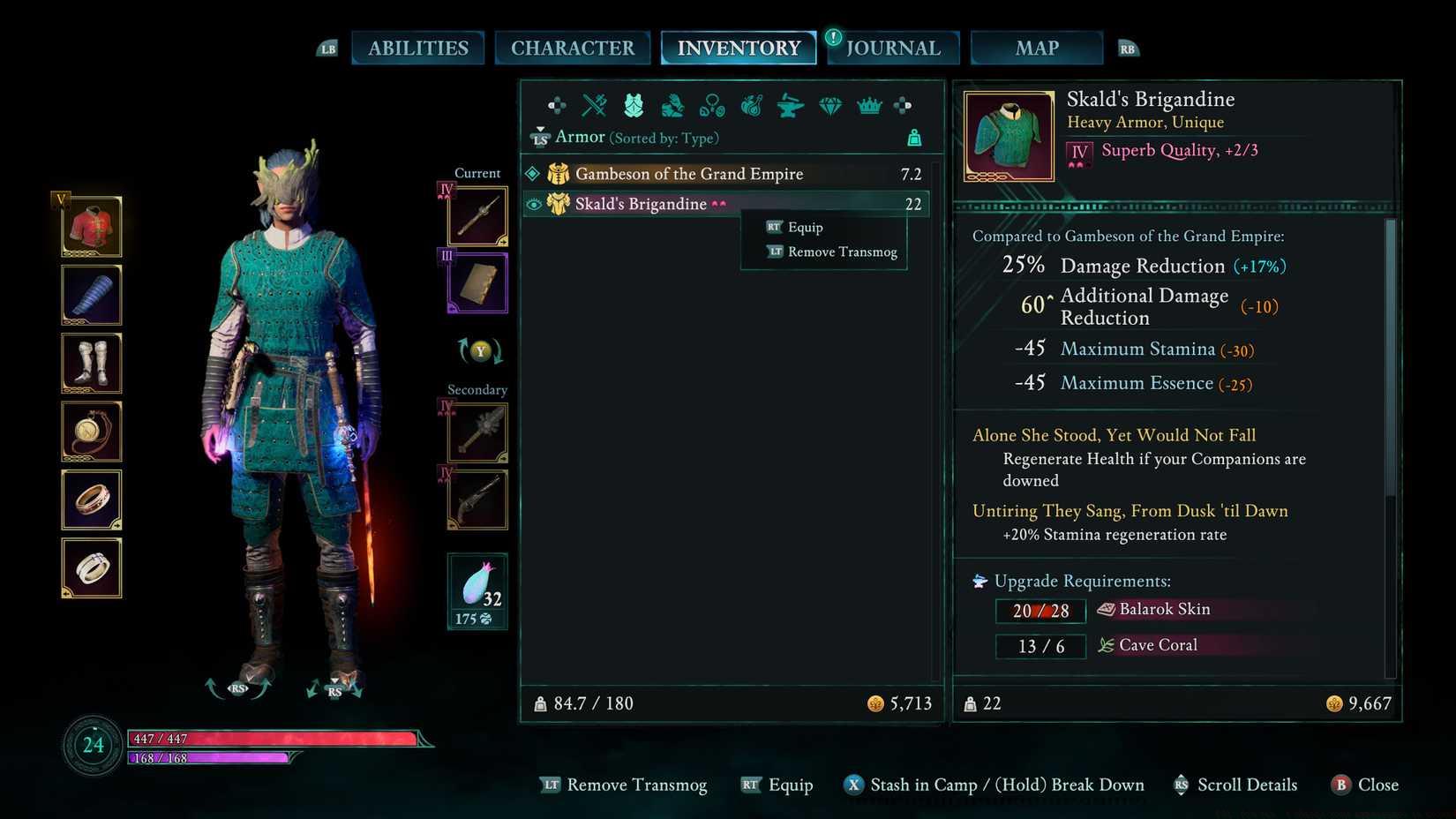Select the equipped red chest armor slot thumbnail

coord(91,225)
